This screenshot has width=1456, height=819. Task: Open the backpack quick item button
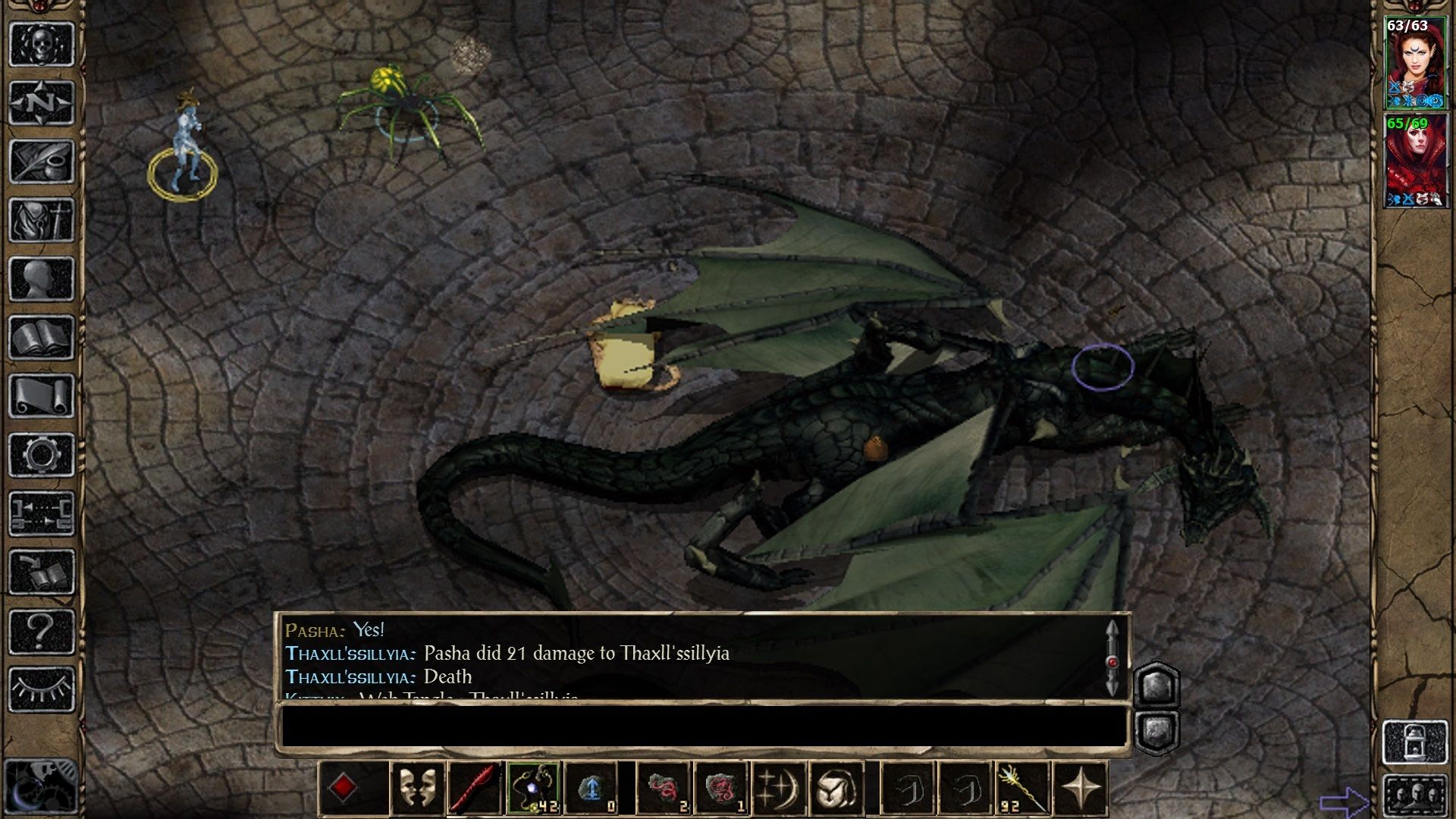[x=836, y=789]
